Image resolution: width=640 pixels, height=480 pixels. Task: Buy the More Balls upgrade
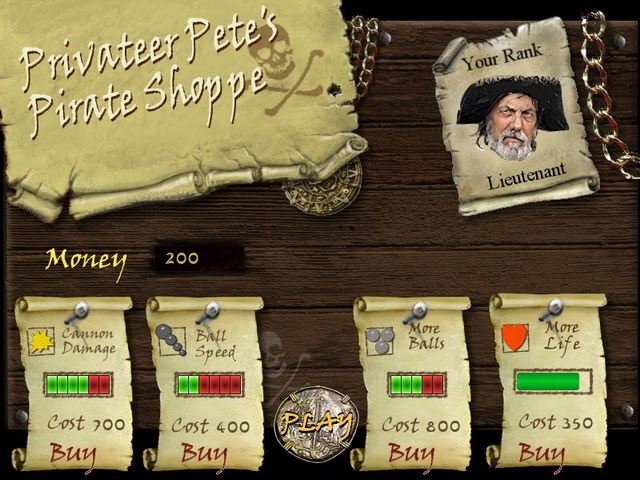click(411, 453)
